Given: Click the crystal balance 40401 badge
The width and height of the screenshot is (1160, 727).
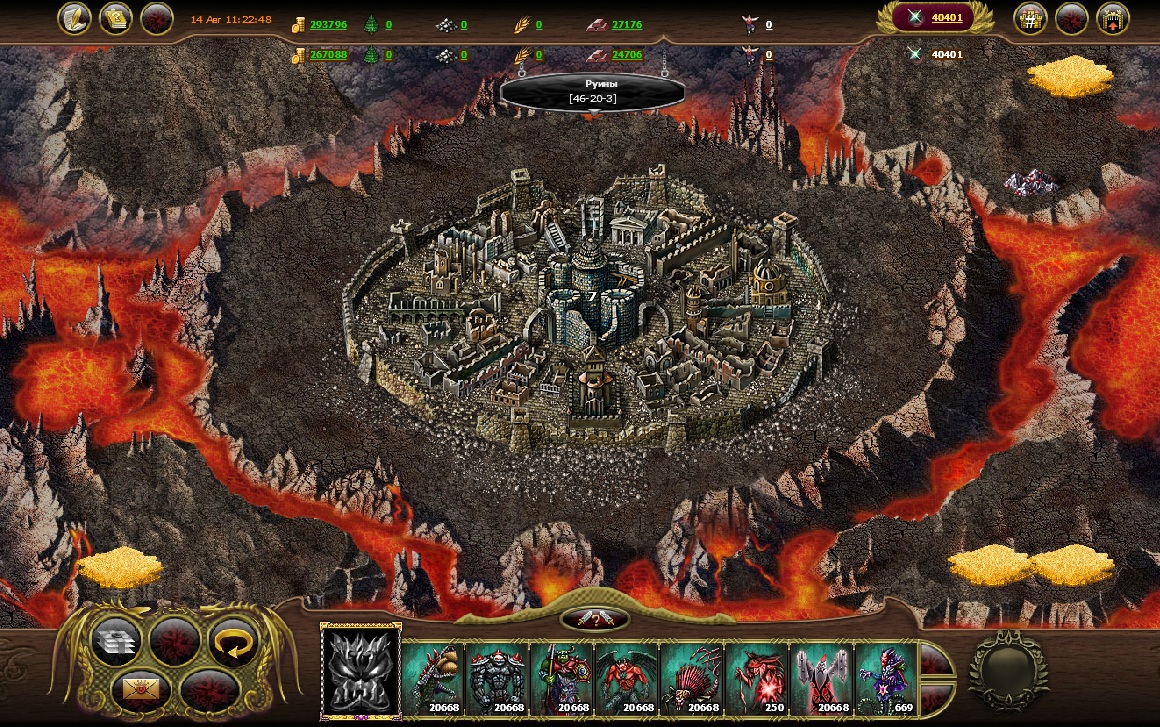Looking at the screenshot, I should [933, 18].
